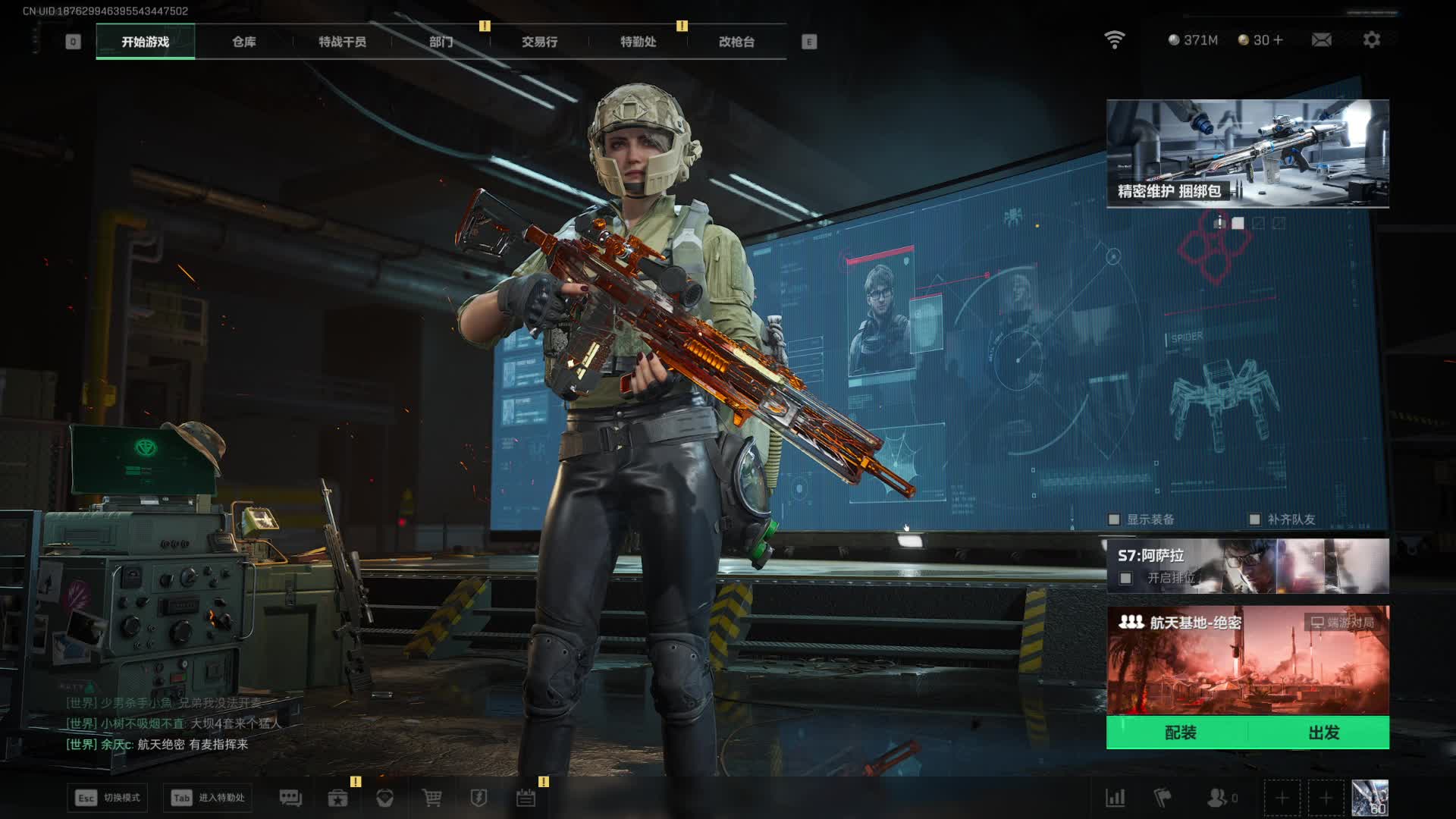Viewport: 1456px width, 819px height.
Task: Select the 开始游戏 tab
Action: pyautogui.click(x=145, y=42)
